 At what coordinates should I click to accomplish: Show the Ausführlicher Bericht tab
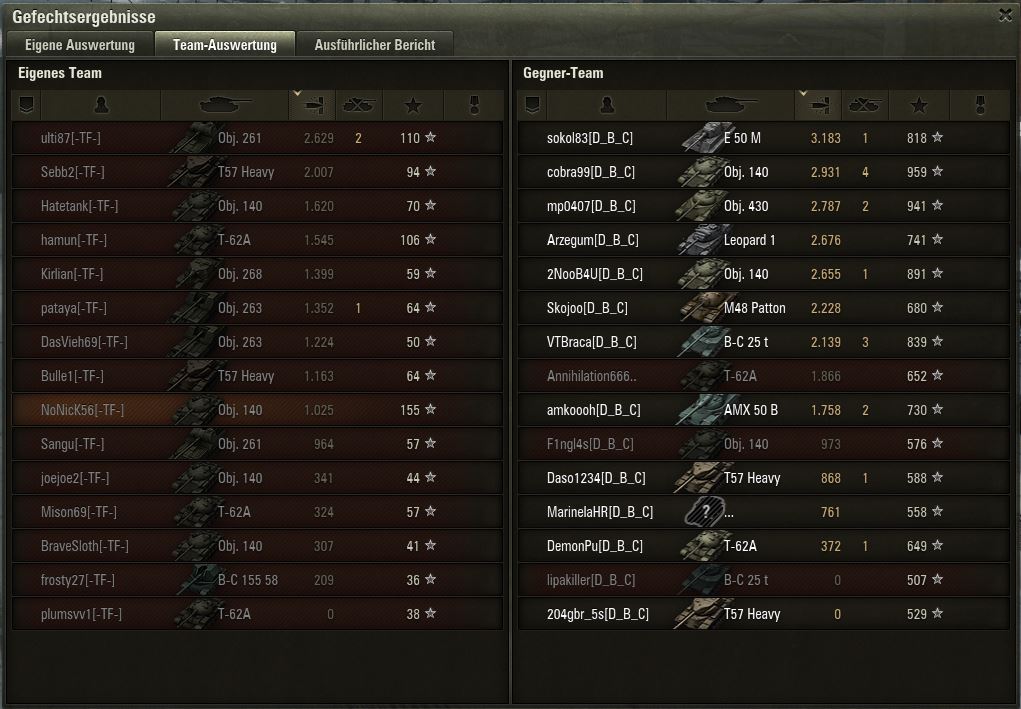tap(374, 44)
